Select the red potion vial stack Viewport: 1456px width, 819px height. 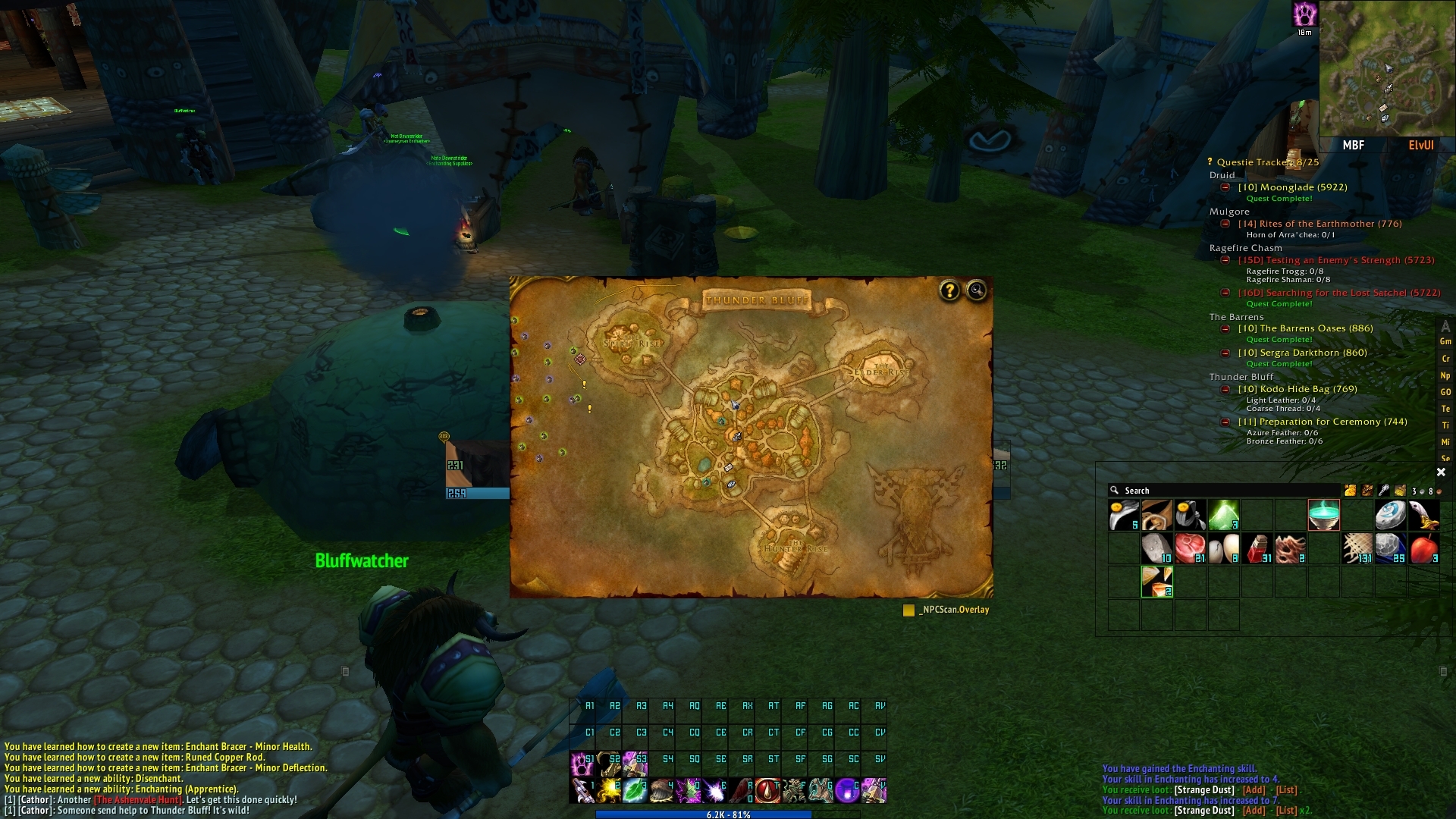(x=1257, y=548)
